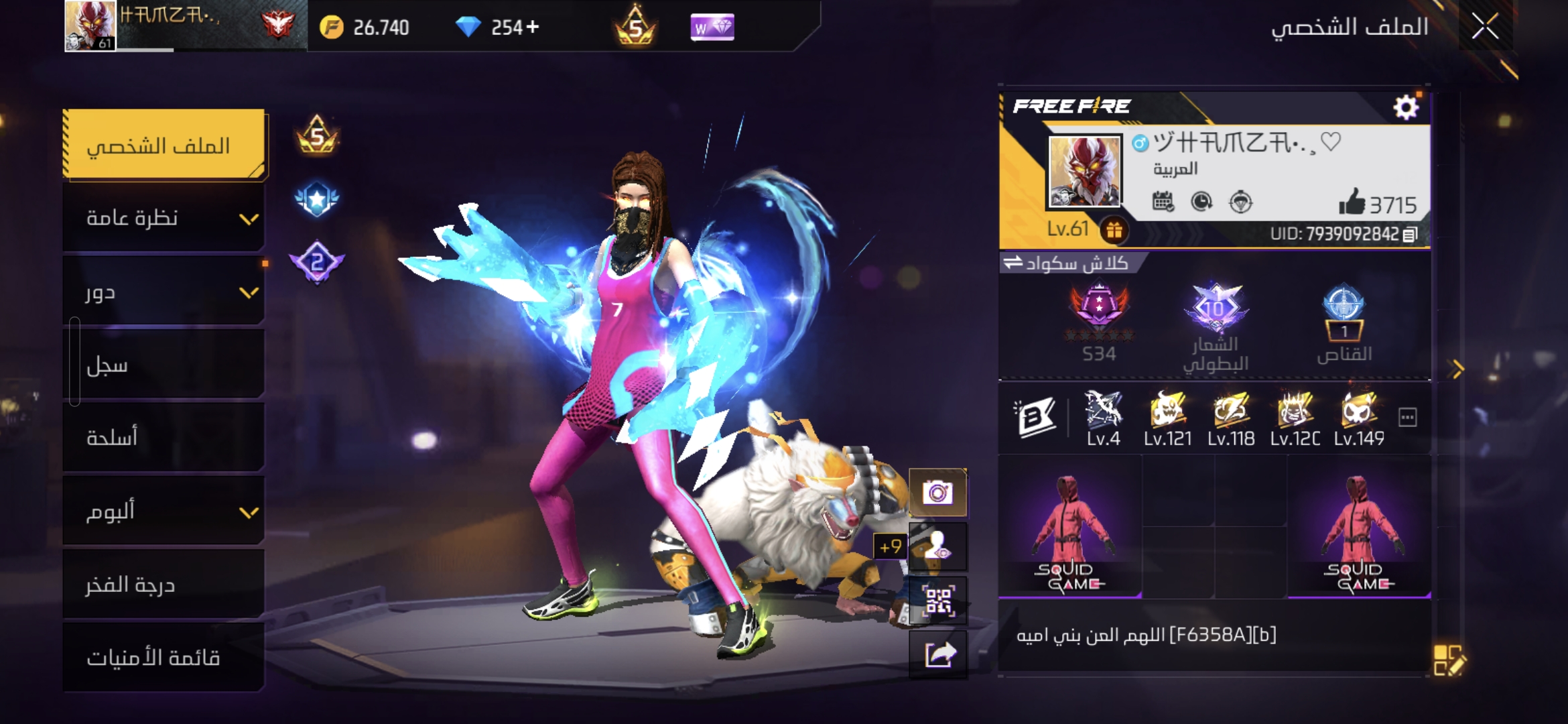1568x724 pixels.
Task: Open profile settings gear icon
Action: click(x=1405, y=107)
